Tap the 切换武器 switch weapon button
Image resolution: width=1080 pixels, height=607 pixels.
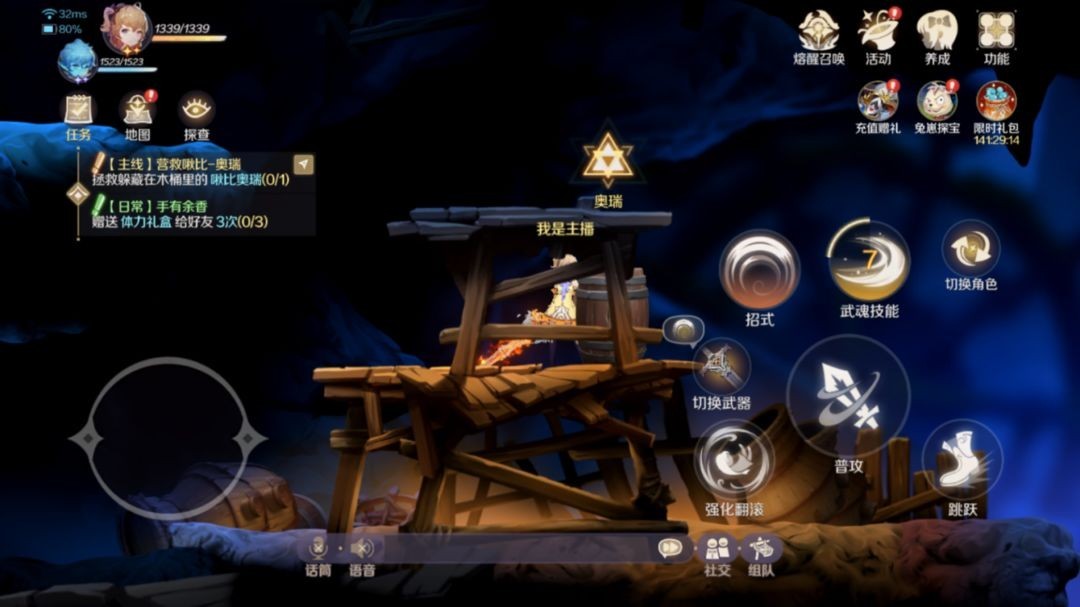(x=721, y=367)
